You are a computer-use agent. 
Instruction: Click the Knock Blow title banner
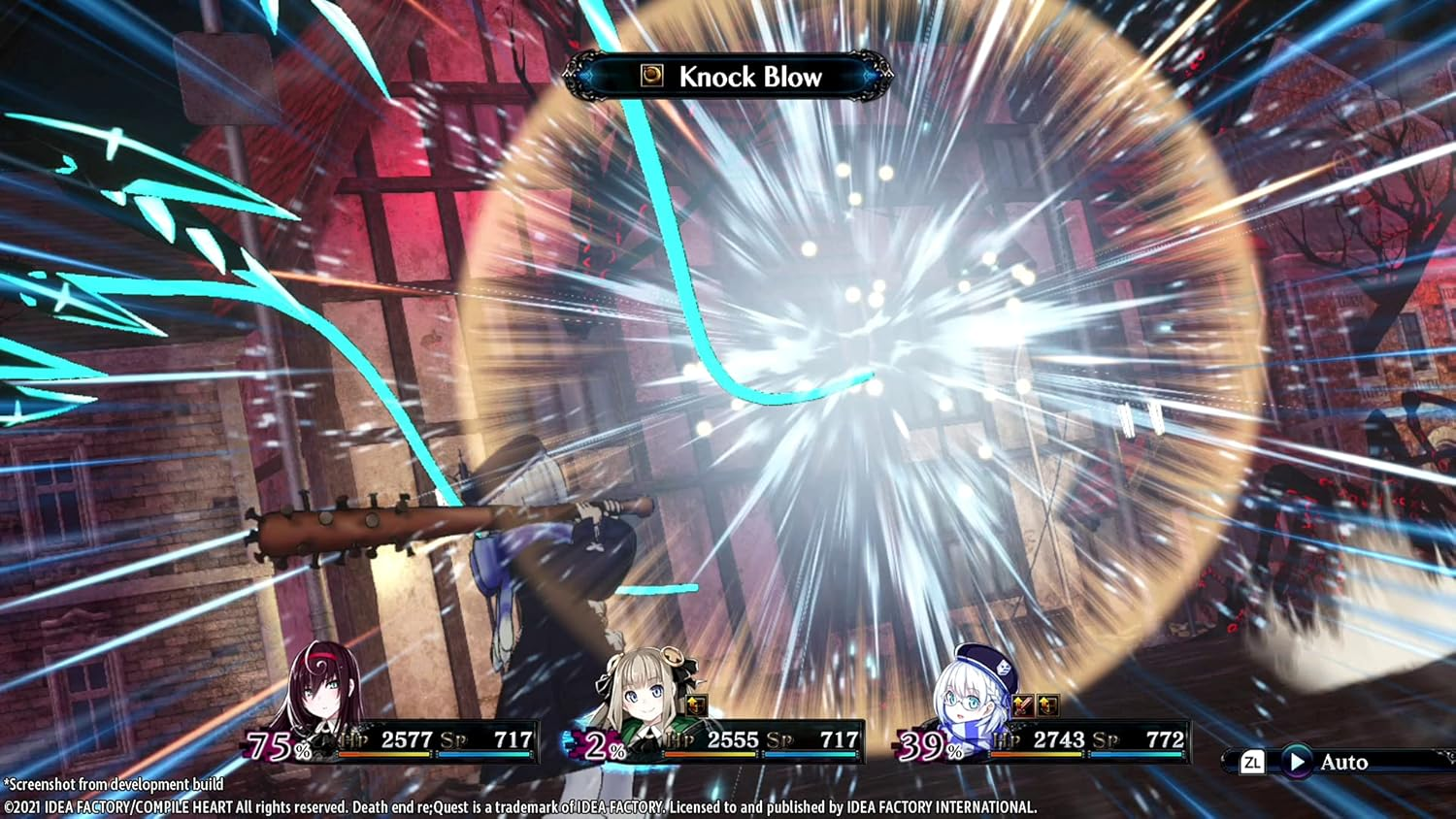[752, 77]
